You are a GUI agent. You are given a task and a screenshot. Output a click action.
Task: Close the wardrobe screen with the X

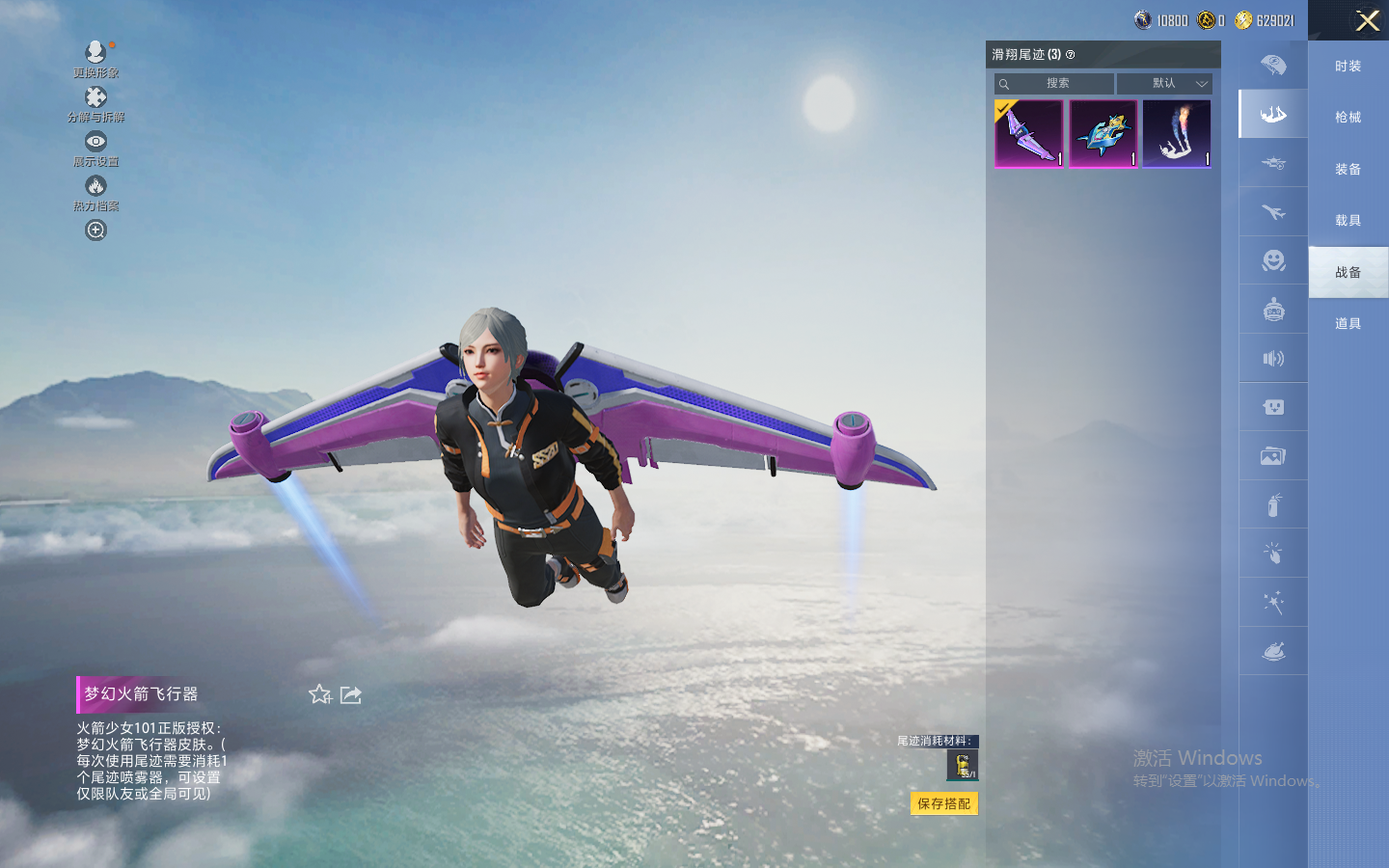(1367, 20)
